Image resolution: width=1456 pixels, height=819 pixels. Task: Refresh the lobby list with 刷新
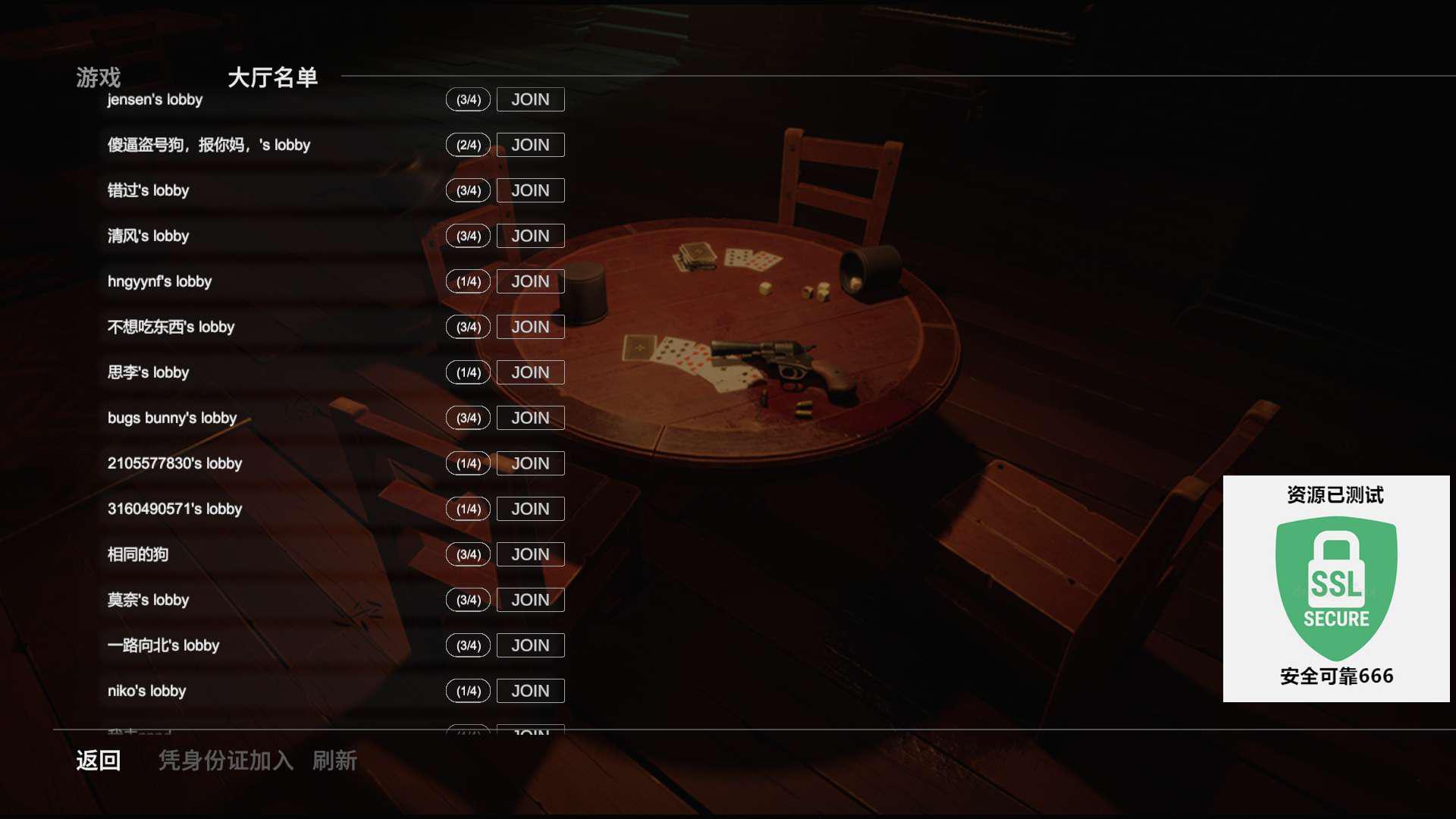pos(334,761)
